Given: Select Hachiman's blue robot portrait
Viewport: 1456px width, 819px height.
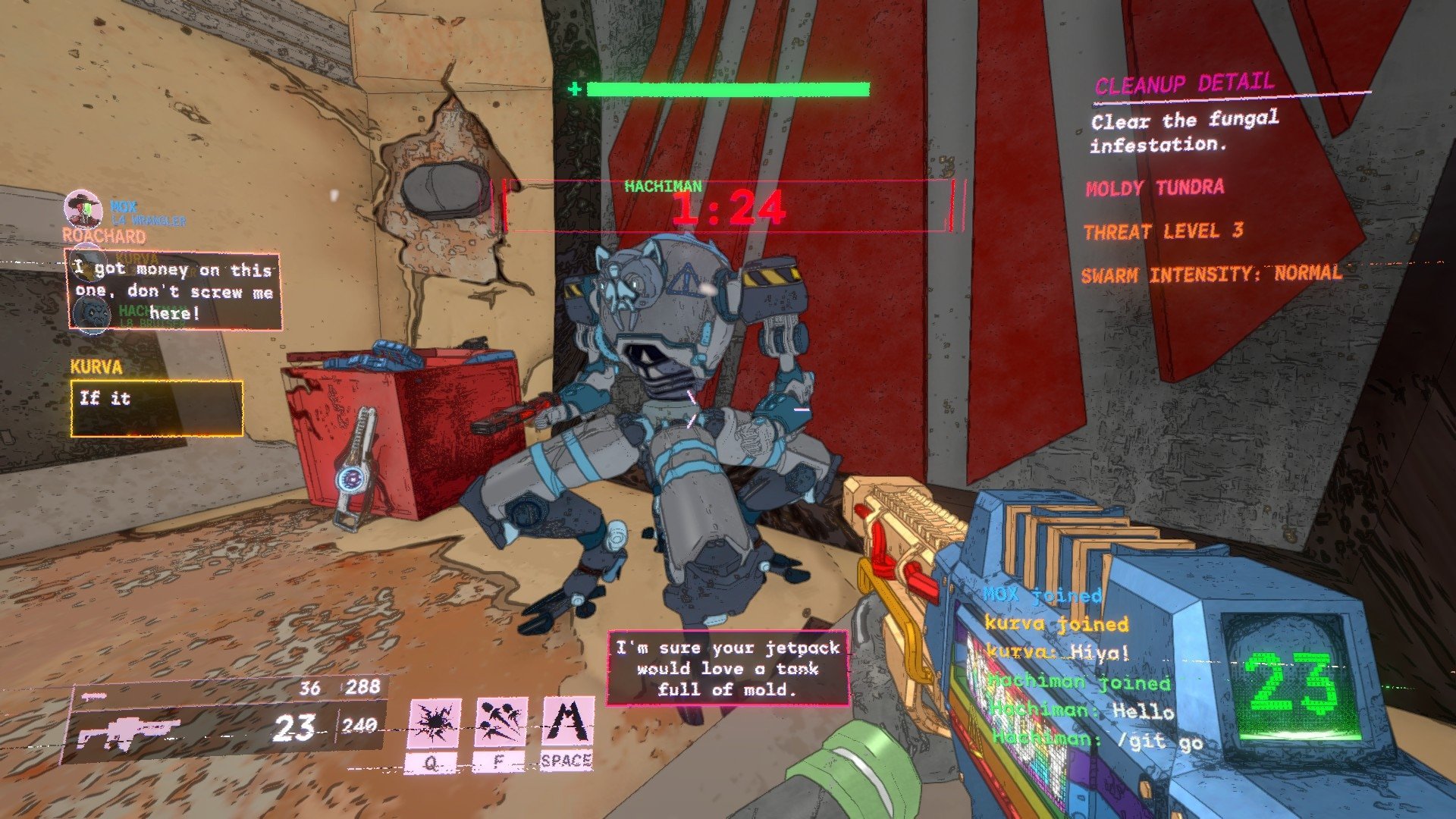Looking at the screenshot, I should click(93, 312).
